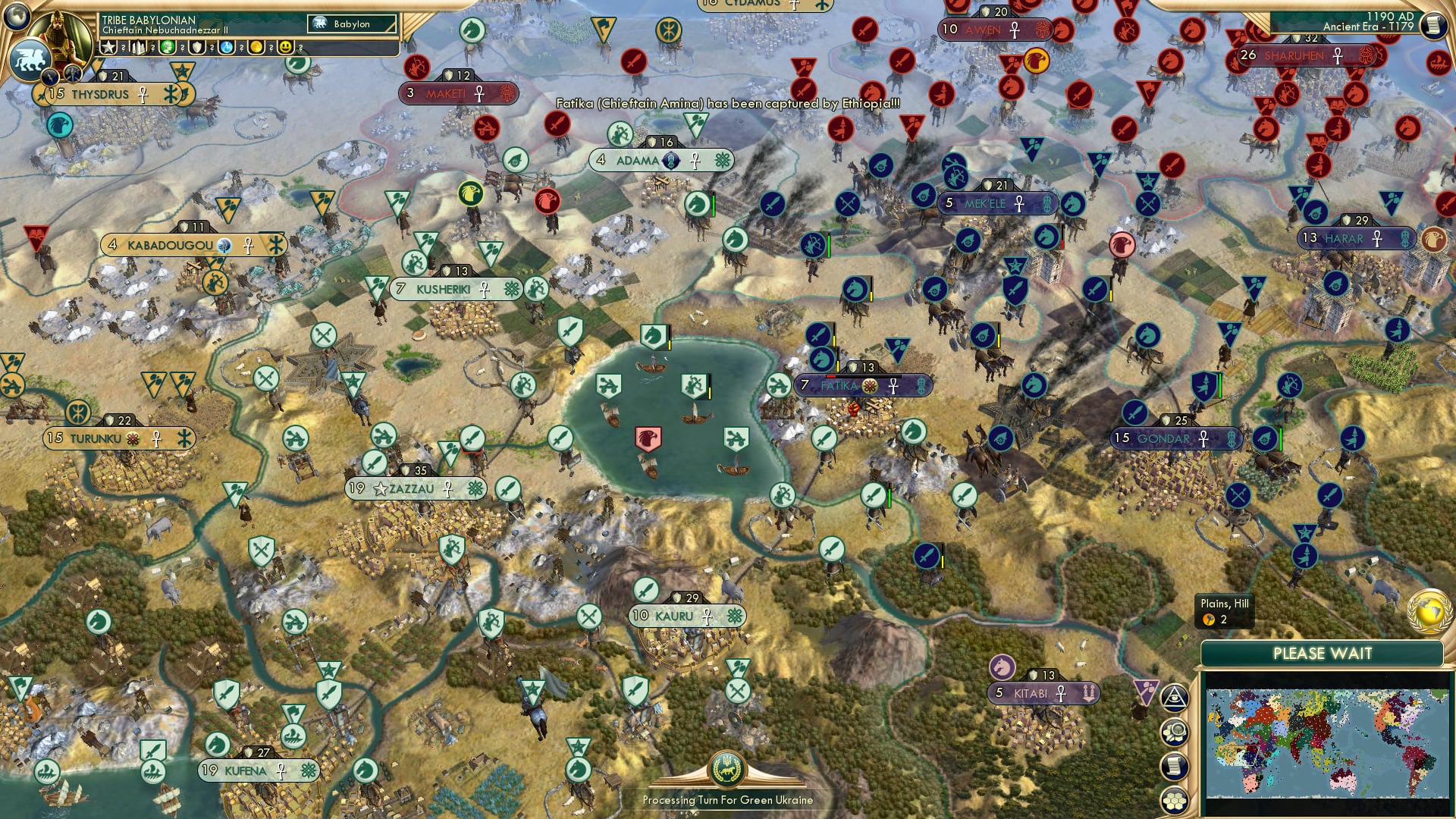
Task: Select the white star score icon
Action: [x=108, y=48]
